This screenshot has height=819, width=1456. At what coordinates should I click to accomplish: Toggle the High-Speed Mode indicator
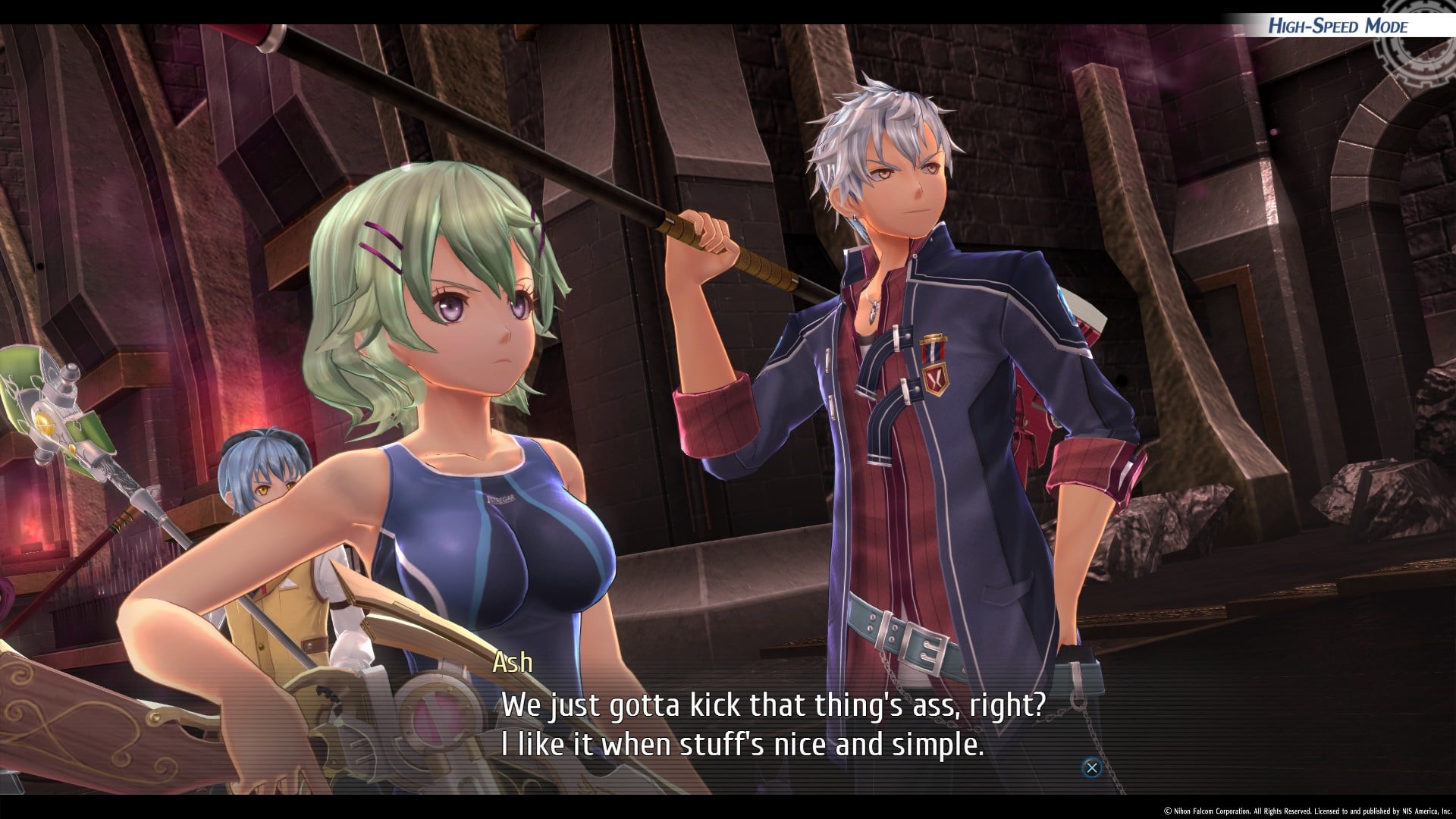click(x=1338, y=27)
